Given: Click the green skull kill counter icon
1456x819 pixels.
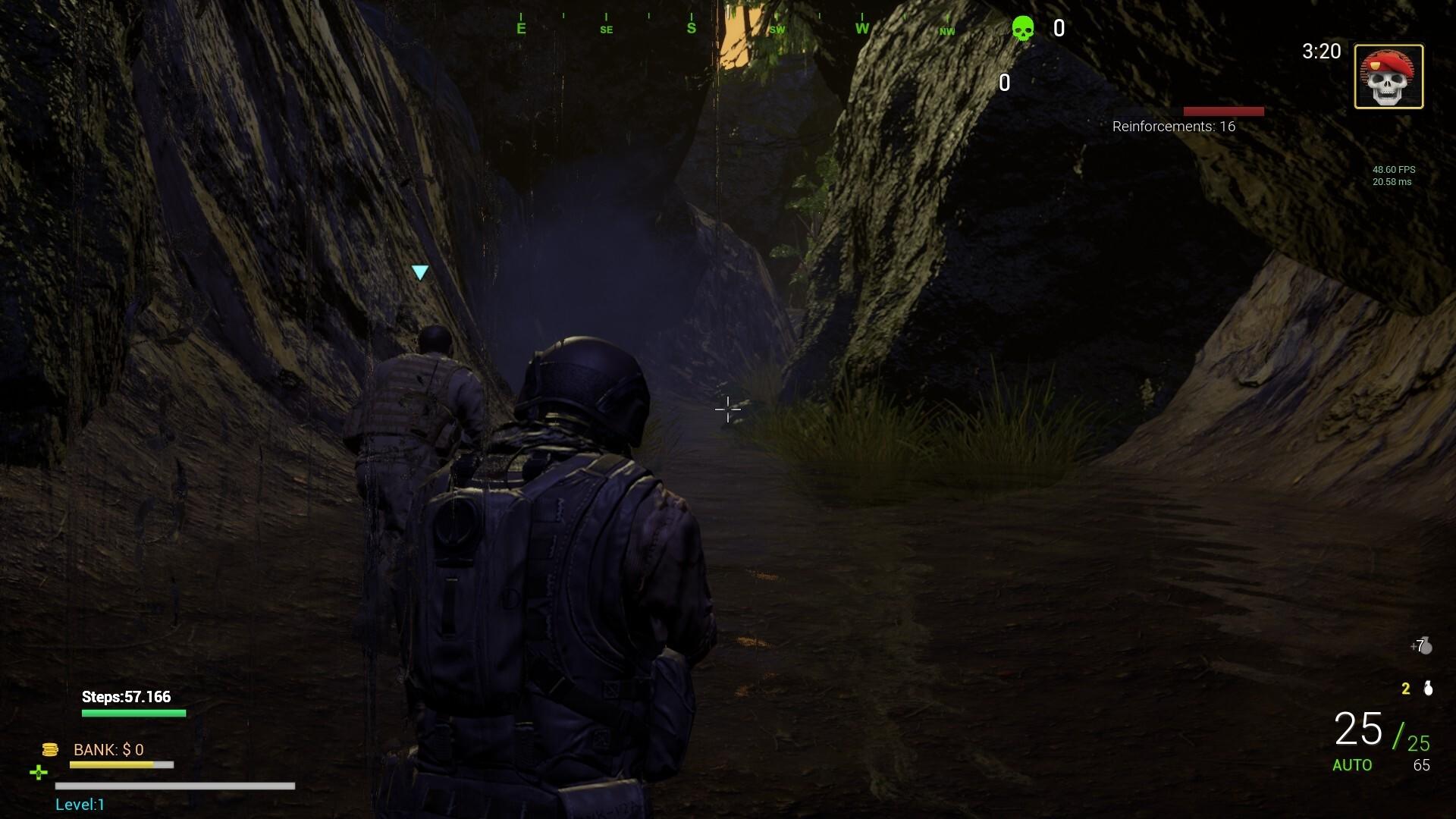Looking at the screenshot, I should [1023, 28].
